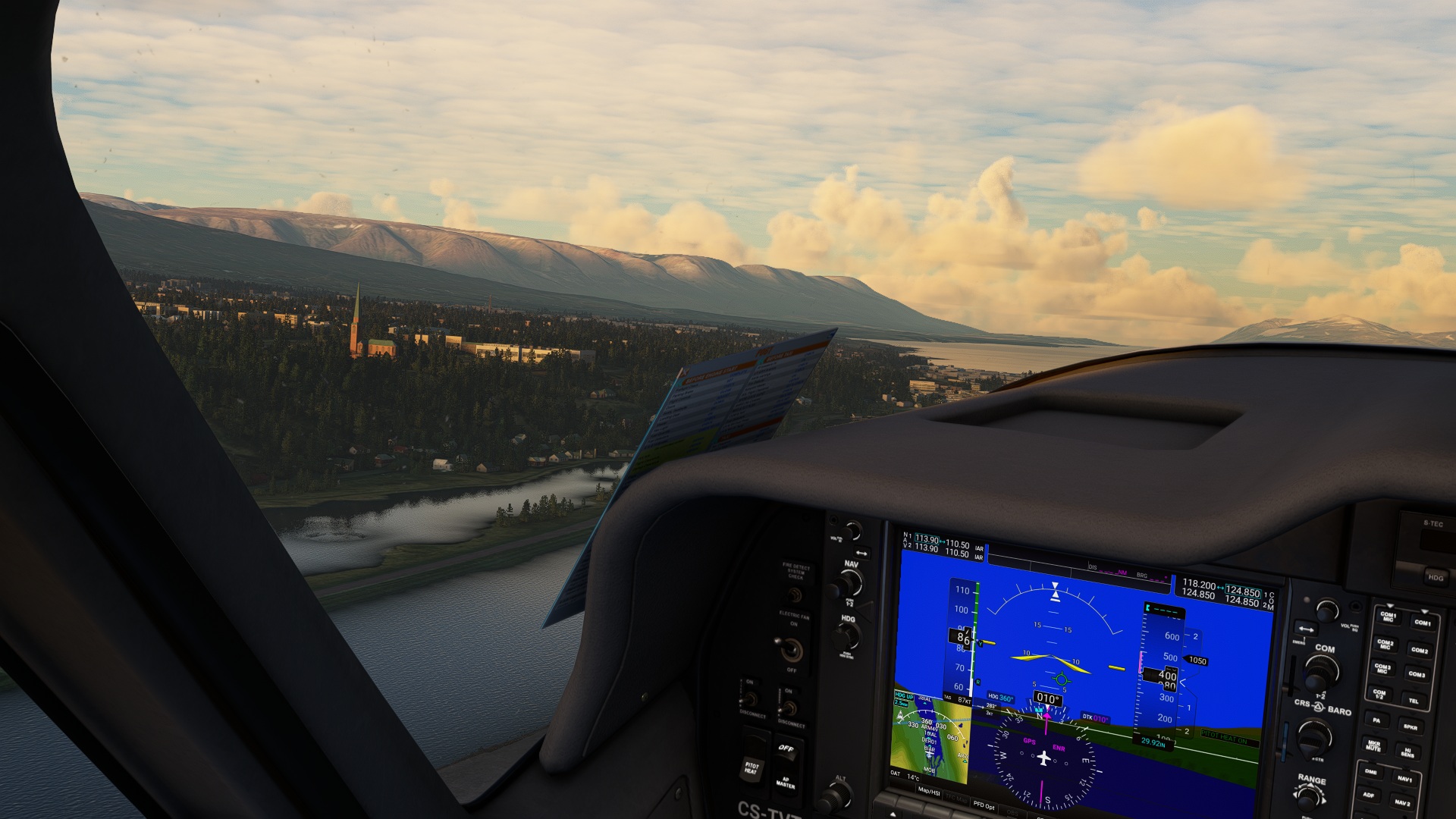Click the HDG heading knob
The height and width of the screenshot is (819, 1456).
[x=847, y=638]
